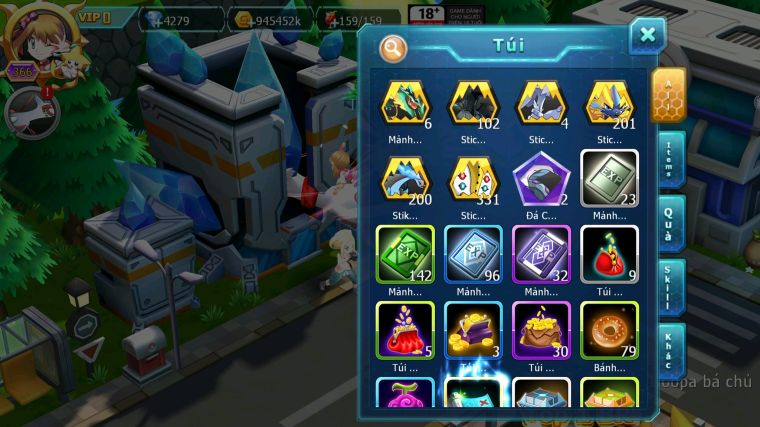
Task: Choose the honeycomb all-items tab
Action: point(668,94)
